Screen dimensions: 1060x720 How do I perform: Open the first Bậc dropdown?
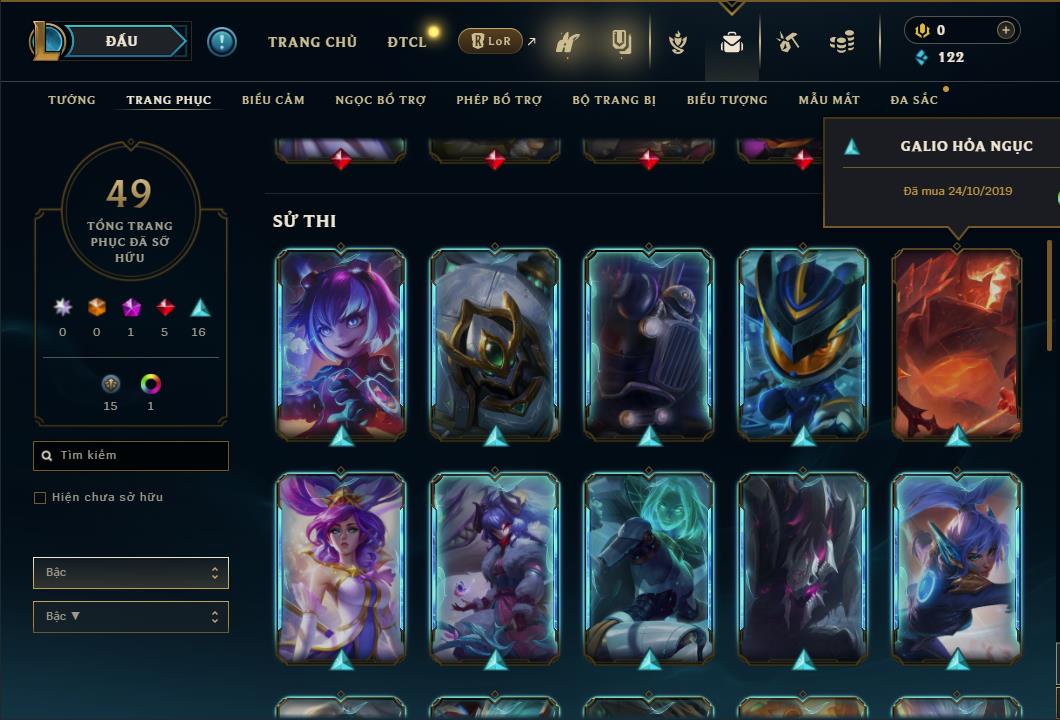click(x=131, y=573)
